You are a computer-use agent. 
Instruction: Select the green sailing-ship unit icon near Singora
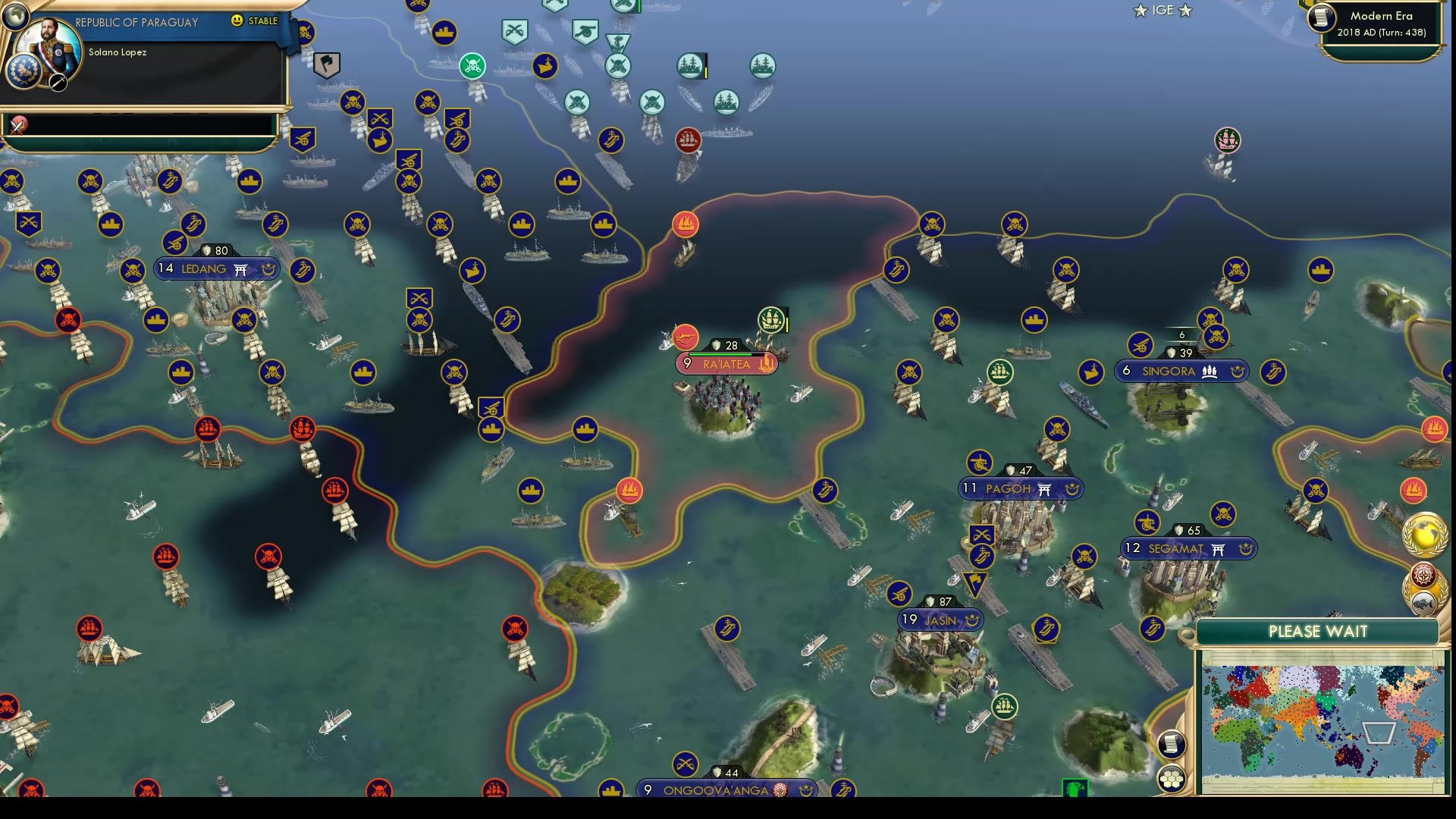1001,372
